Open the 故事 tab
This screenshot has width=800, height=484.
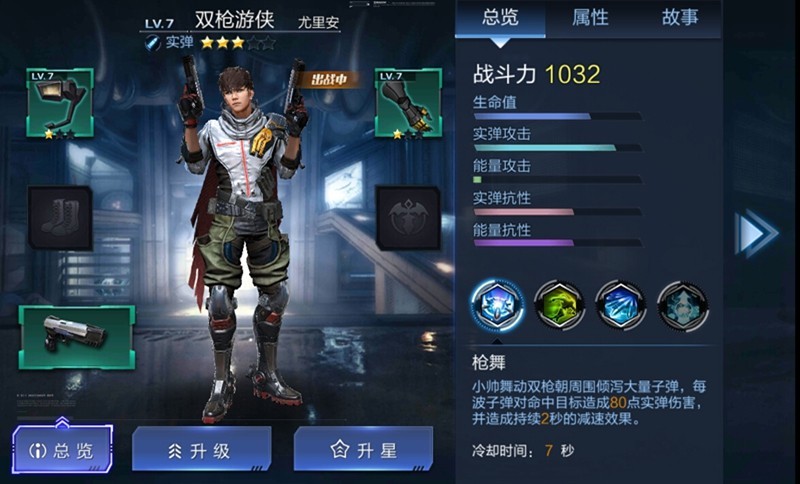pyautogui.click(x=679, y=17)
